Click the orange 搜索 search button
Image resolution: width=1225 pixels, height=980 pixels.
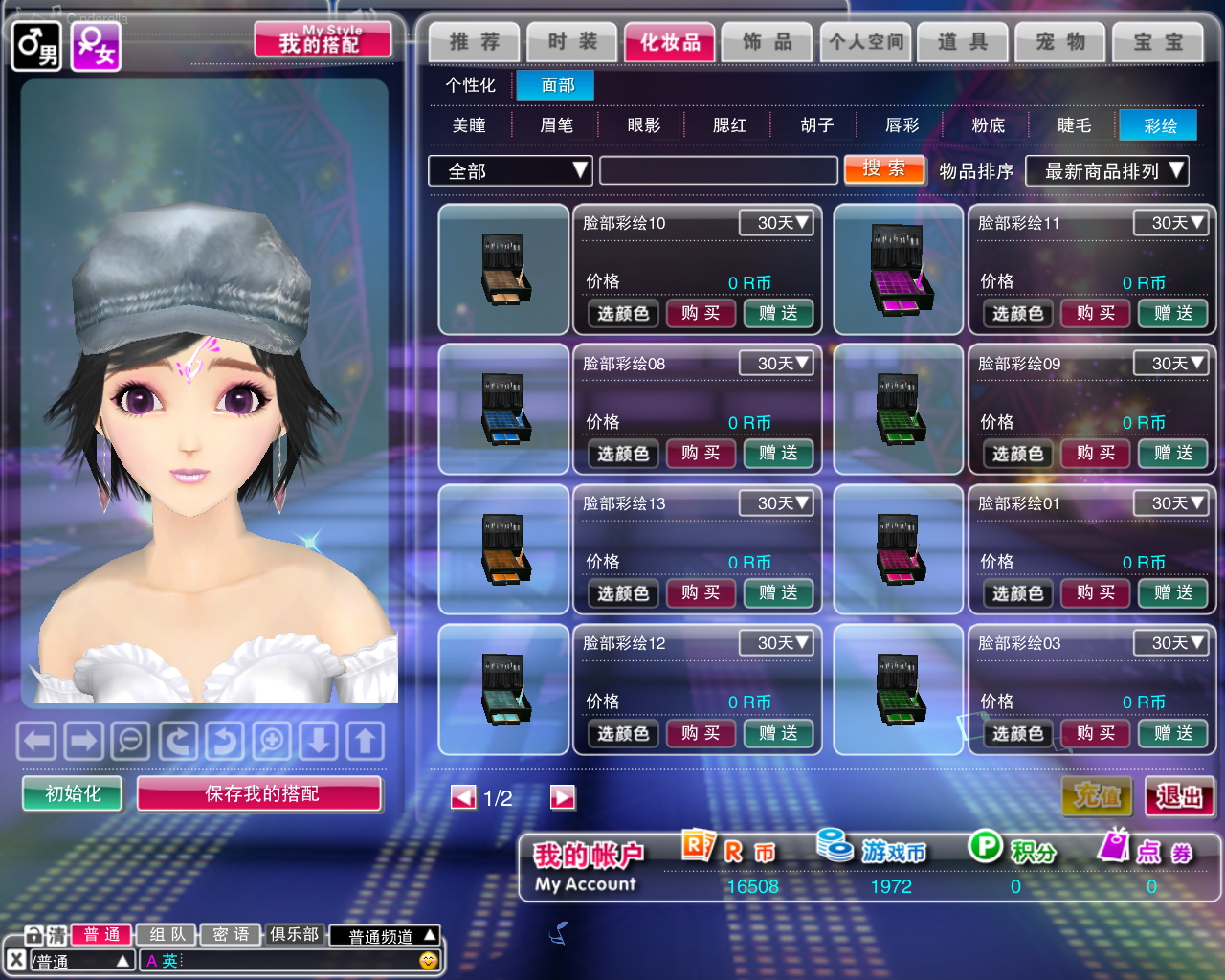click(x=884, y=169)
